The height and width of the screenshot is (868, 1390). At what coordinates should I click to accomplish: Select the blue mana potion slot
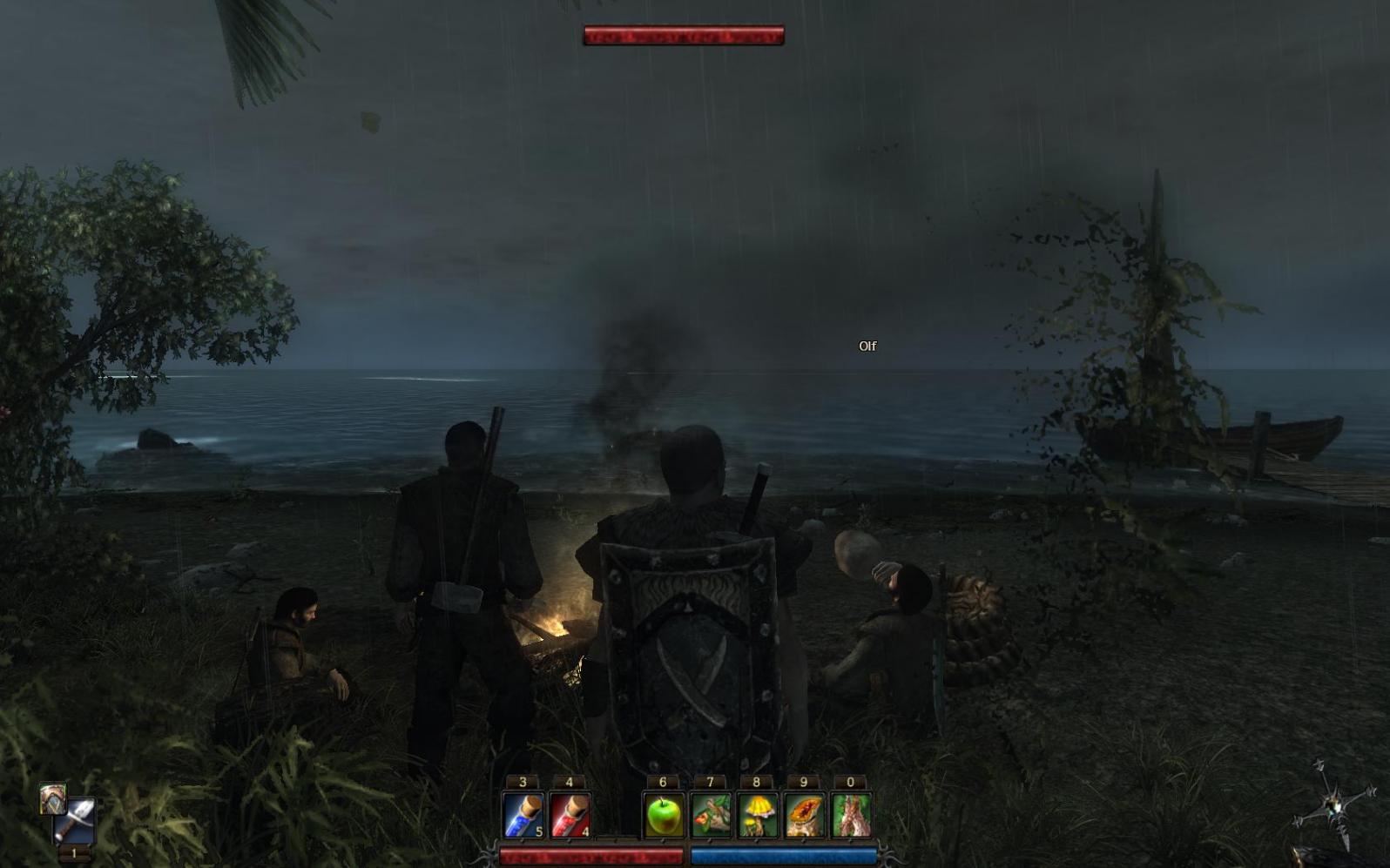[523, 815]
